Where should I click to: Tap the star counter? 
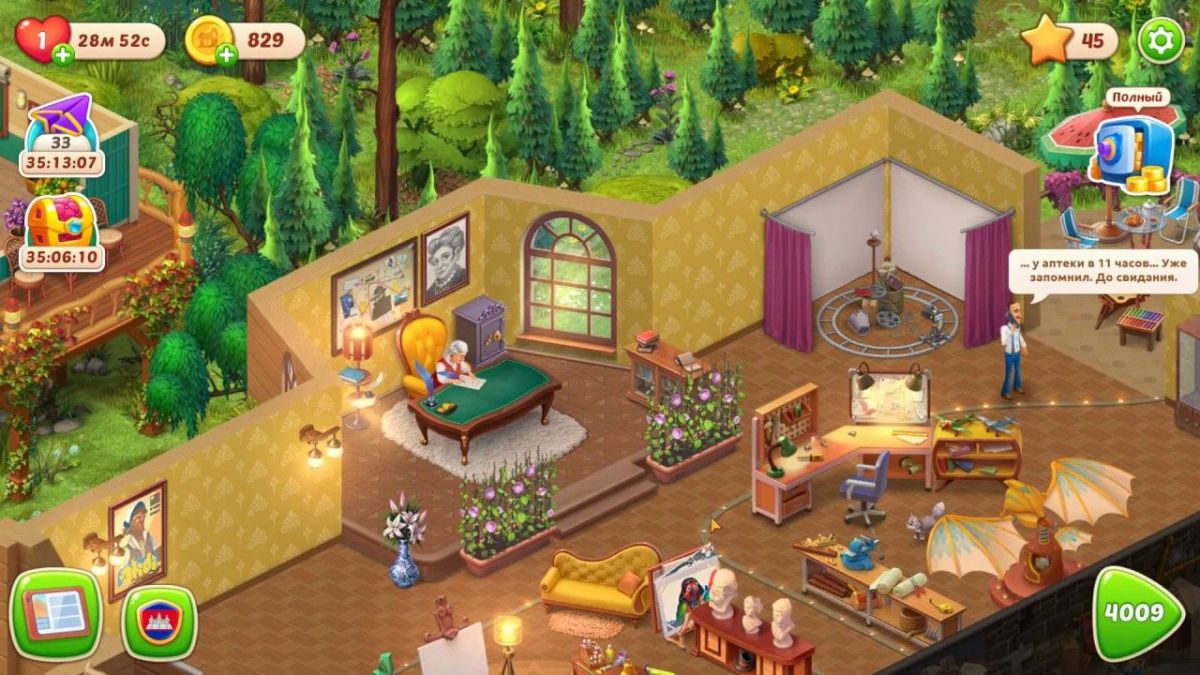1070,42
